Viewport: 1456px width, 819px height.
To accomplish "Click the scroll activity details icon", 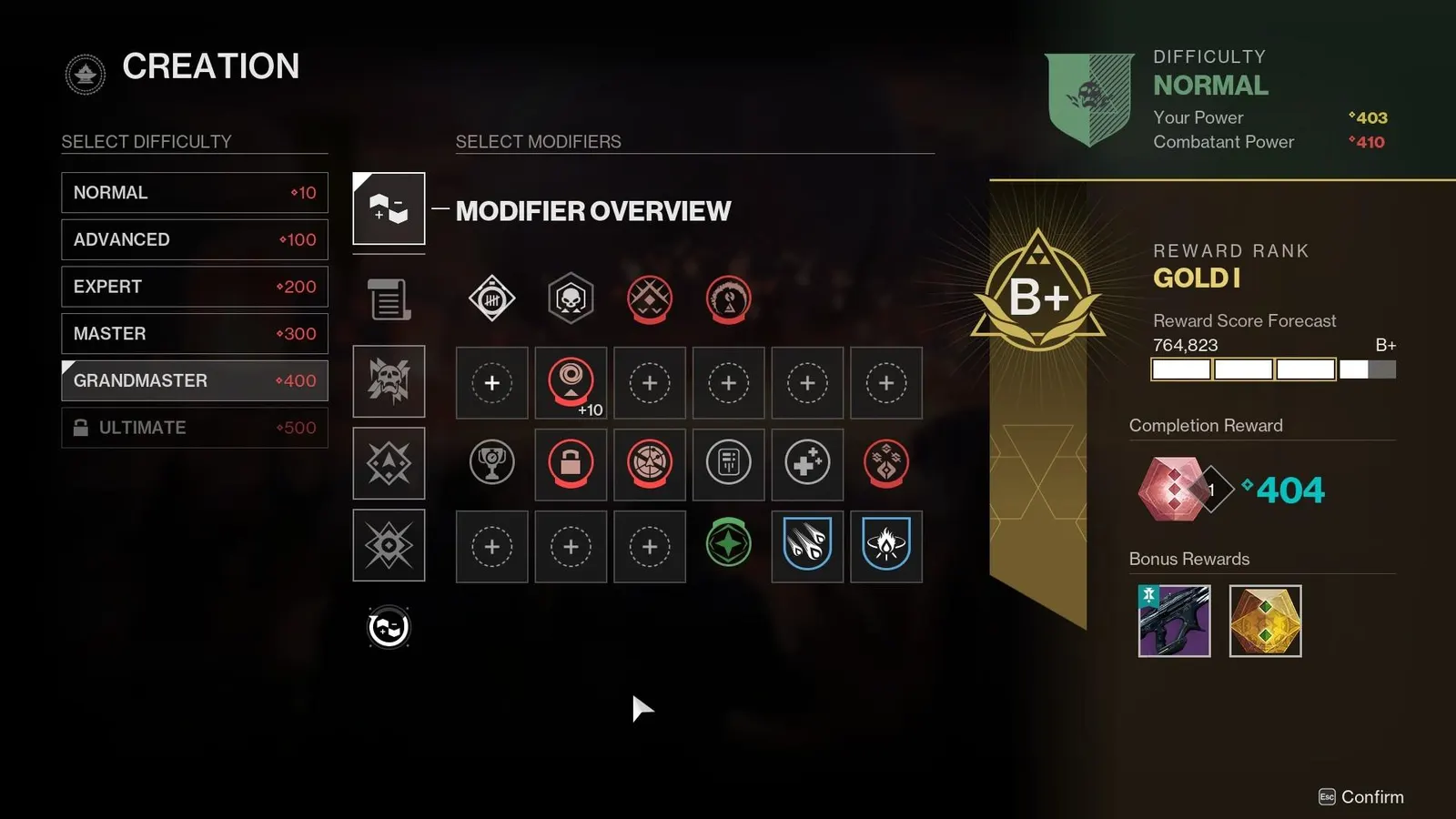I will click(x=389, y=299).
